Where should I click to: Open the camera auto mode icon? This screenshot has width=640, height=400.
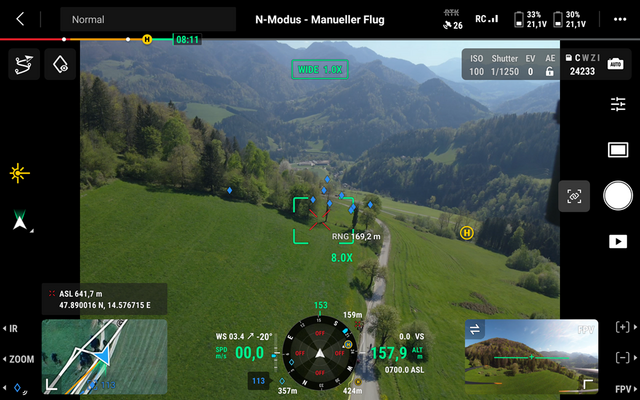616,63
